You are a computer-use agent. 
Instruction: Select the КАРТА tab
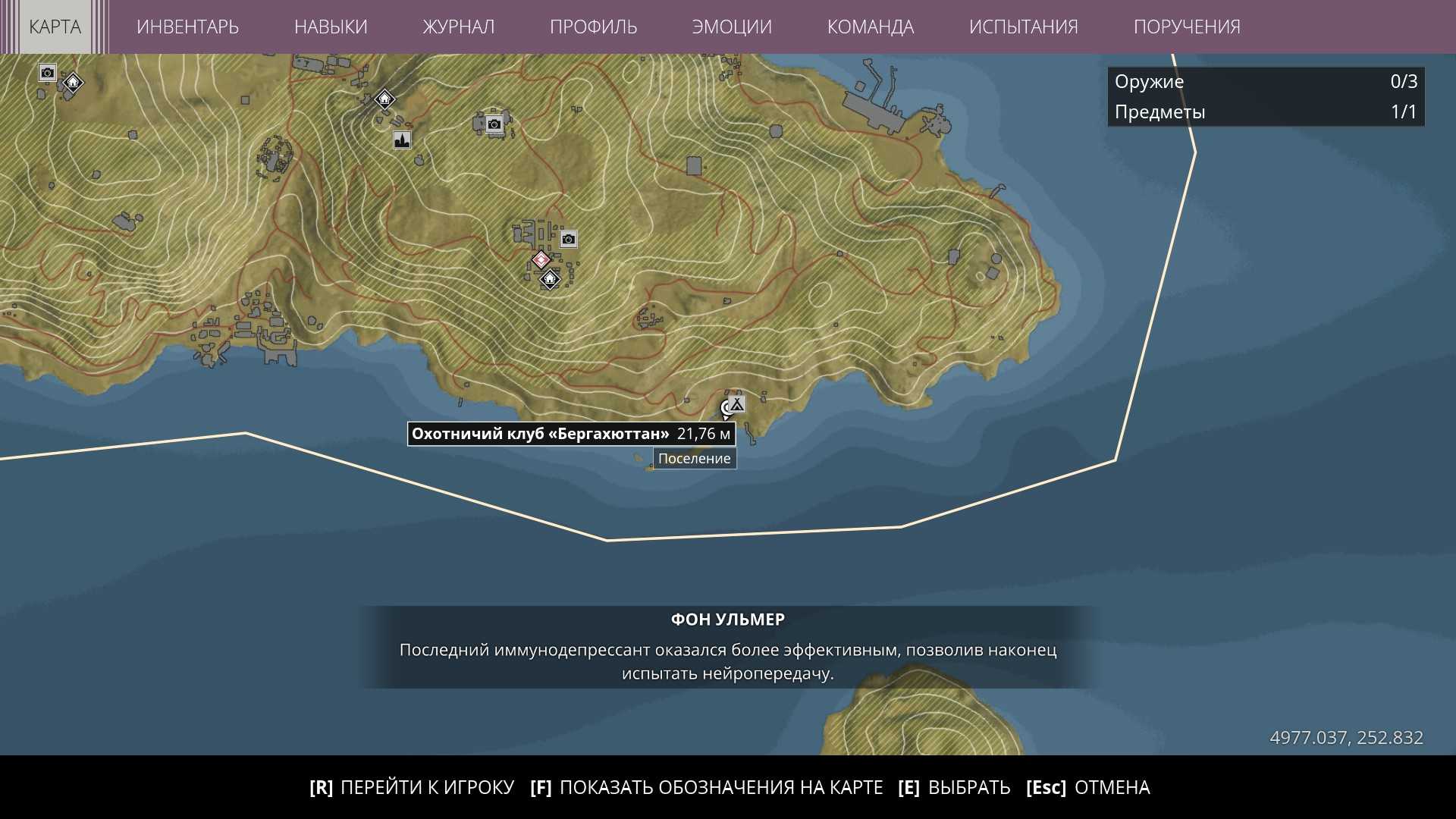click(x=55, y=27)
